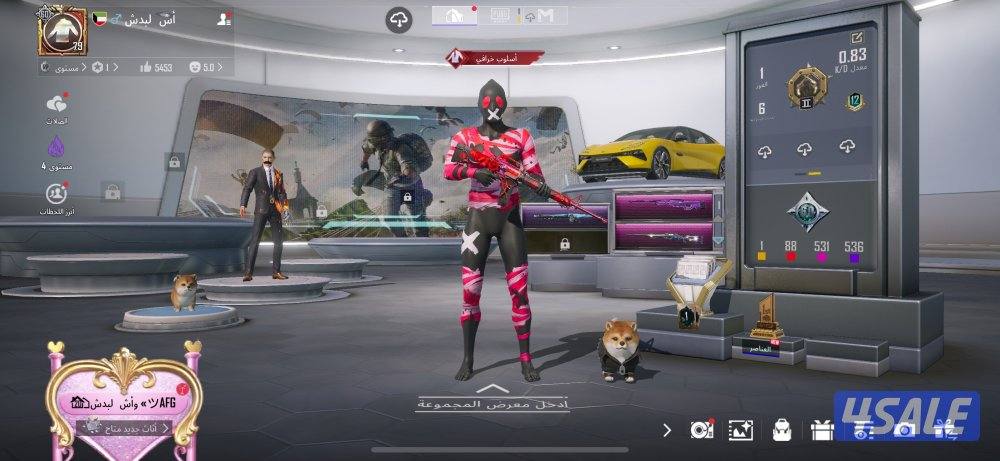The image size is (1000, 461).
Task: Open the connections hearts icon
Action: click(57, 107)
